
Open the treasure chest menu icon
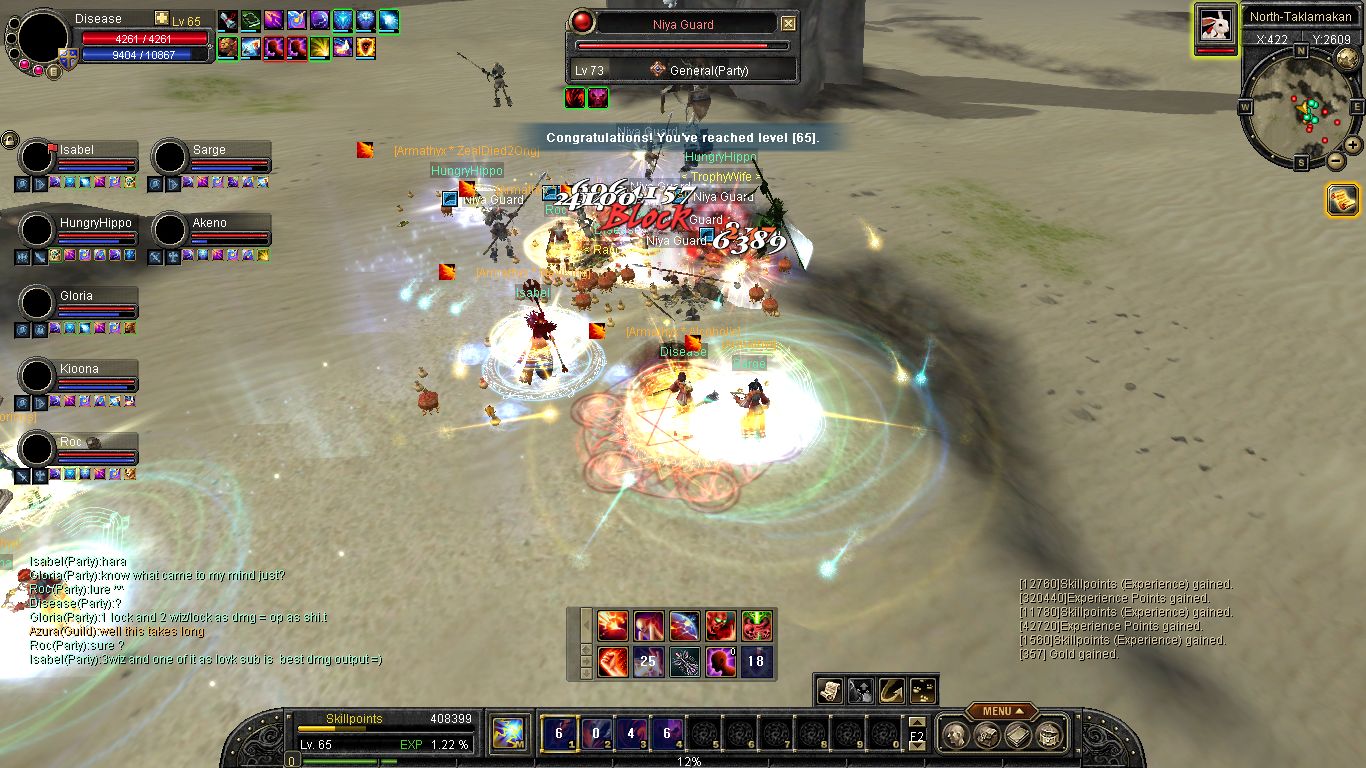point(1048,735)
